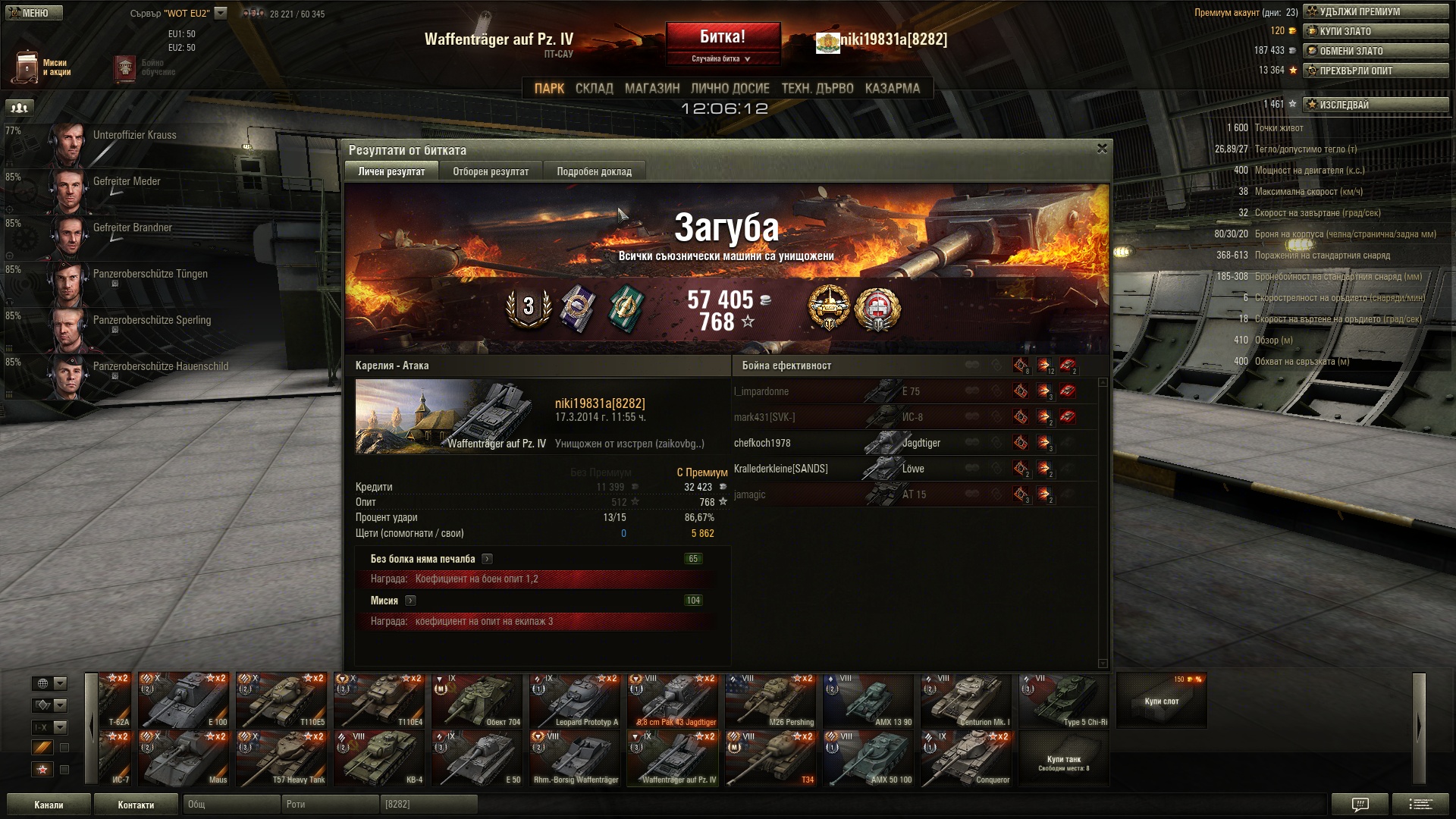Image resolution: width=1456 pixels, height=819 pixels.
Task: Click the УДЪЛЖИ ПРЕМИУМ button
Action: (1375, 11)
